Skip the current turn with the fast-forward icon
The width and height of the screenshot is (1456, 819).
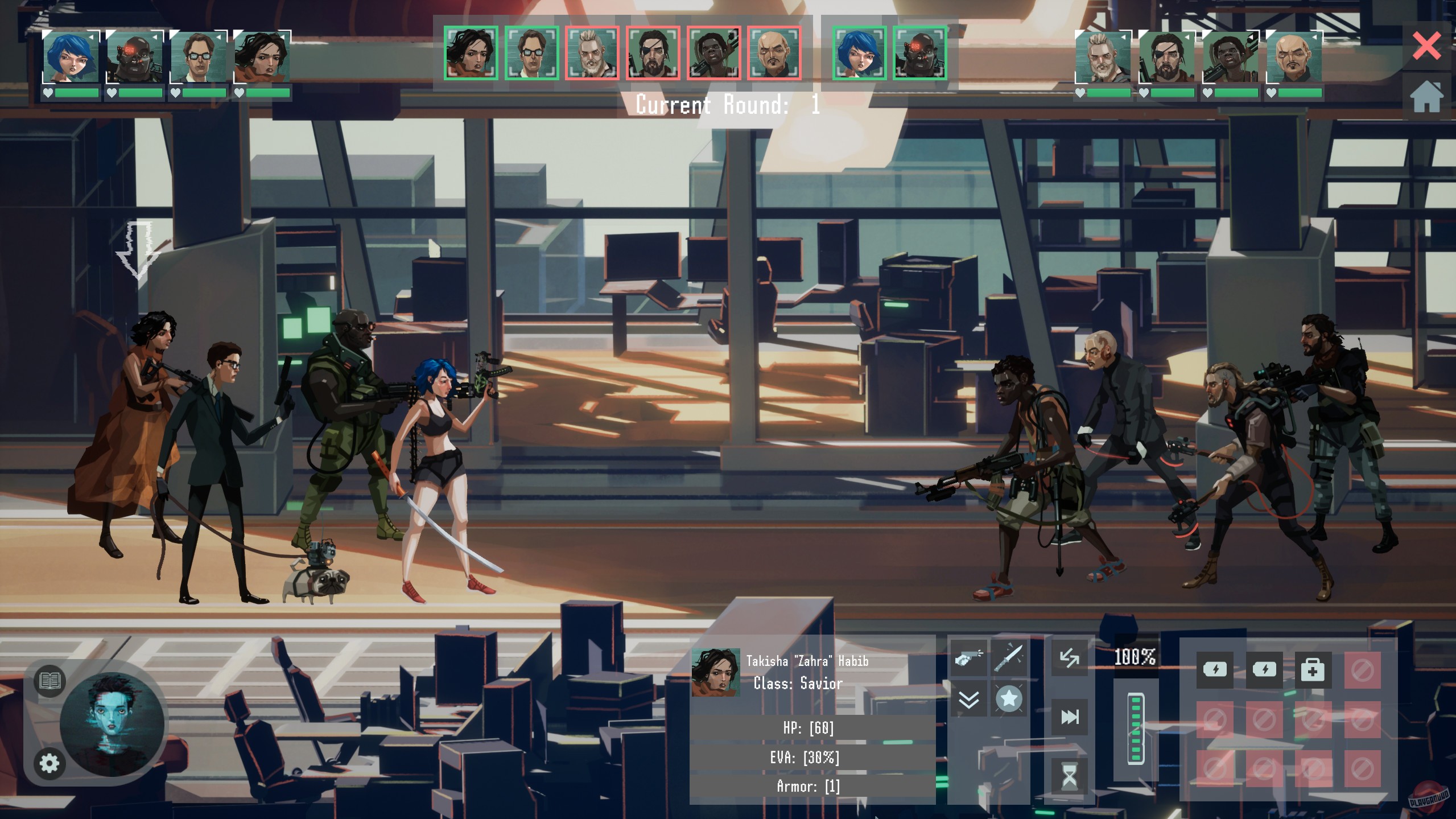point(1070,717)
